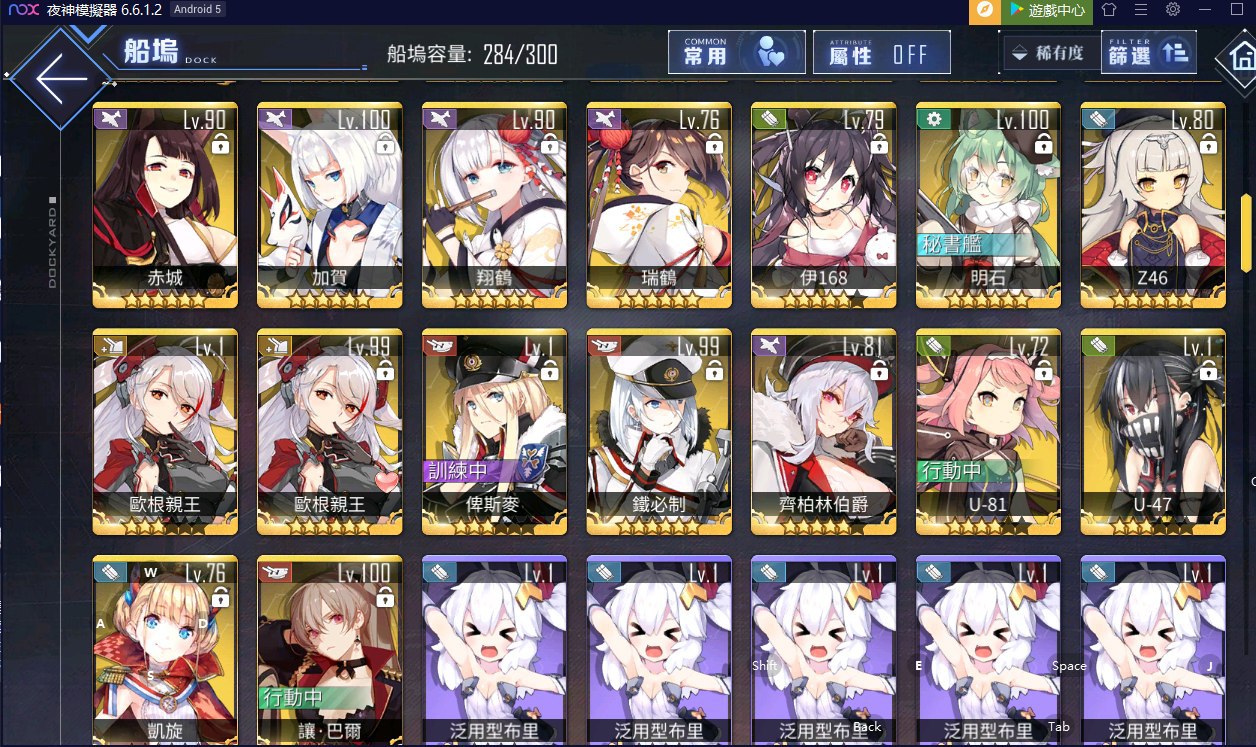Viewport: 1256px width, 747px height.
Task: Open the Z46 destroyer card
Action: pos(1153,205)
